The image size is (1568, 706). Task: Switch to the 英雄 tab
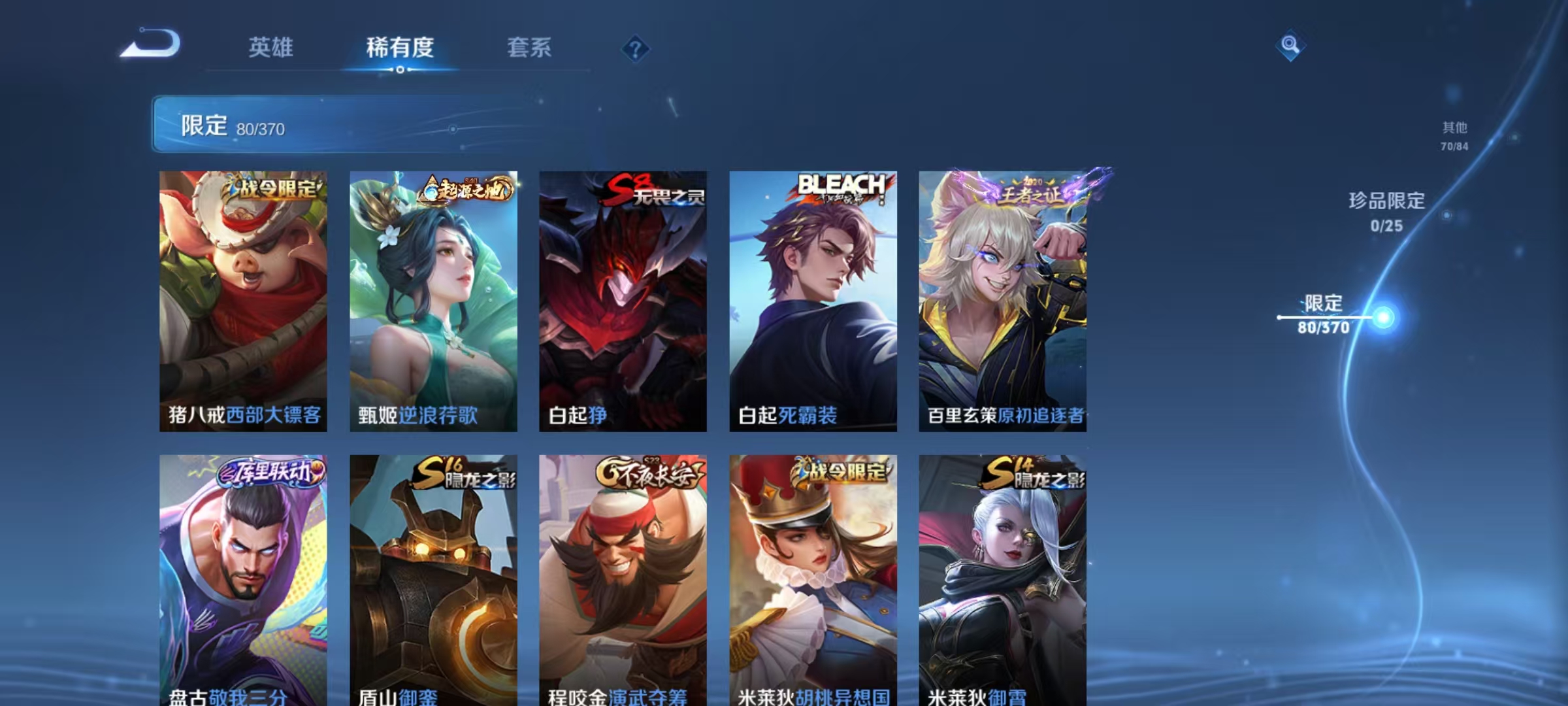272,48
